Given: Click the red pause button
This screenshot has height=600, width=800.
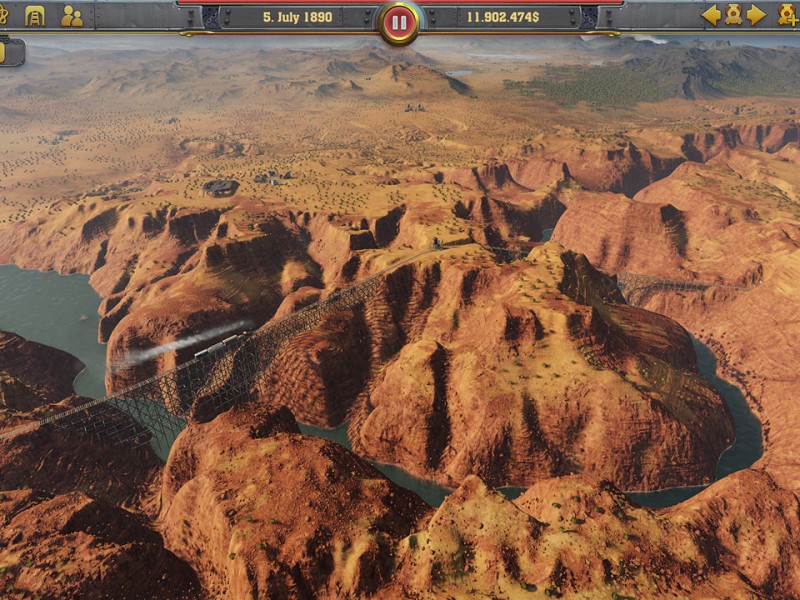Looking at the screenshot, I should point(399,22).
